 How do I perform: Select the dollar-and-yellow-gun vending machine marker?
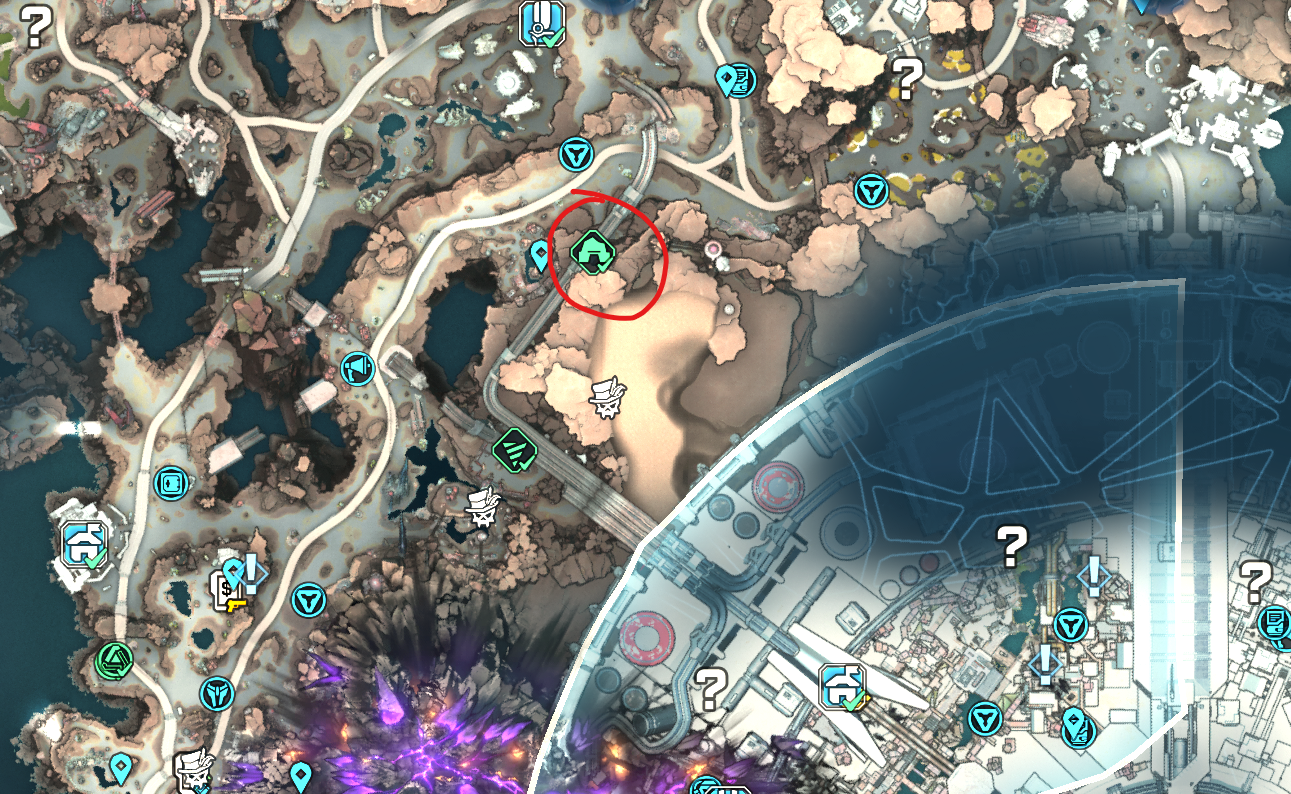click(226, 591)
